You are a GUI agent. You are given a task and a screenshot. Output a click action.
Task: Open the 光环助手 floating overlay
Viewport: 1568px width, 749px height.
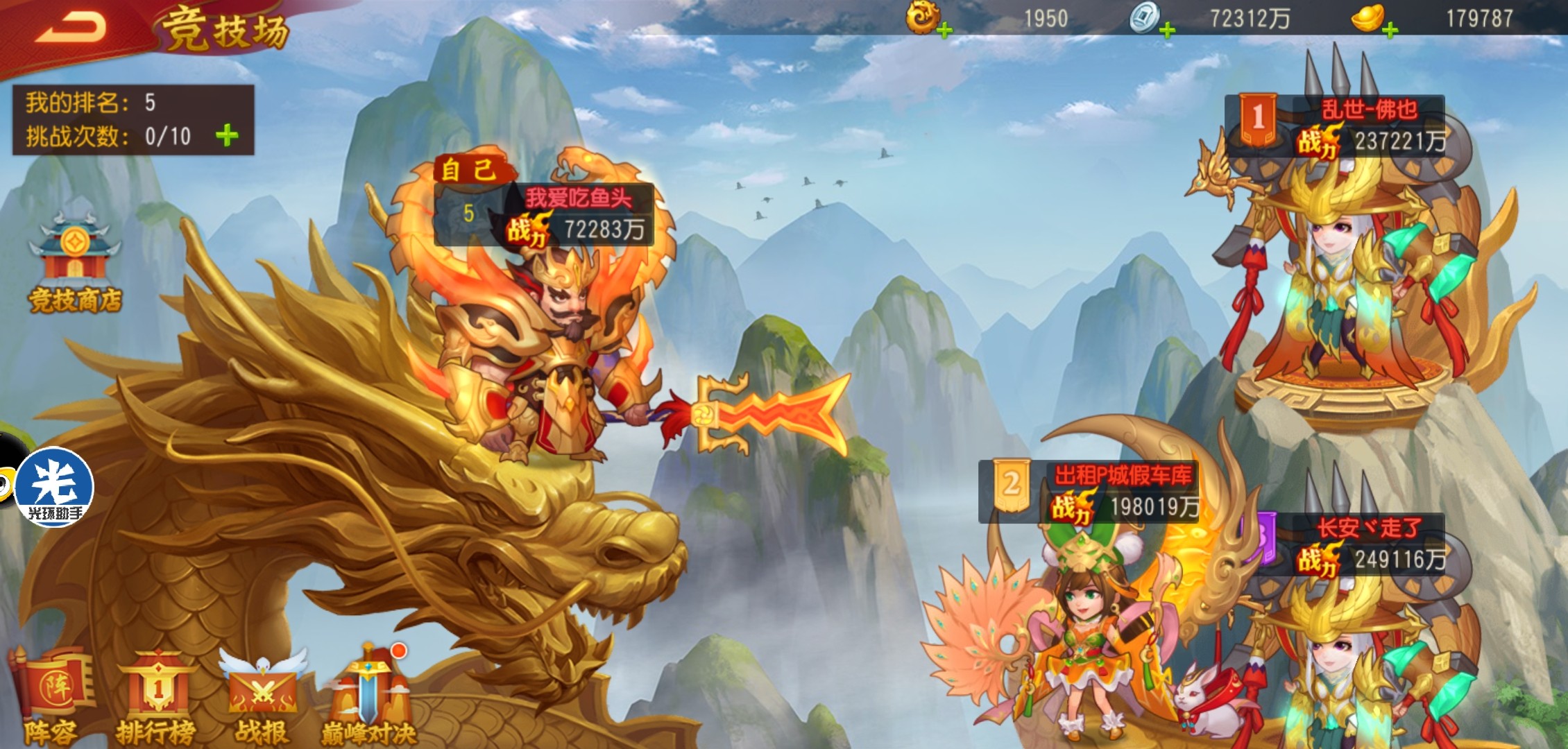[x=54, y=487]
